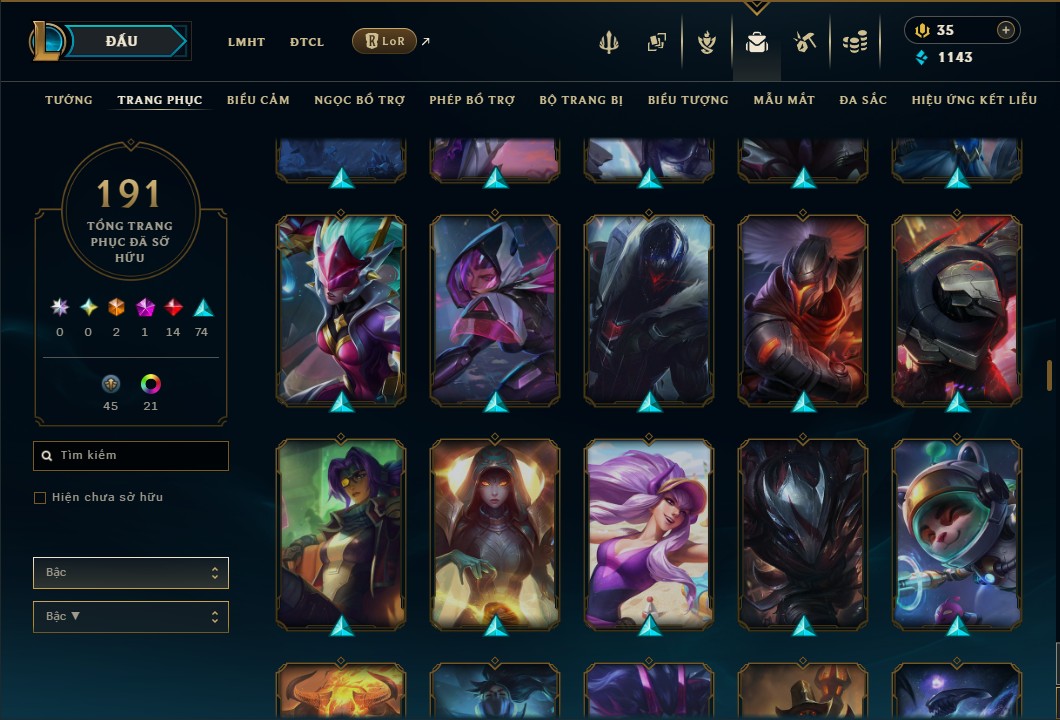Open the Bậc ▼ sort dropdown
The height and width of the screenshot is (720, 1060).
pyautogui.click(x=131, y=617)
